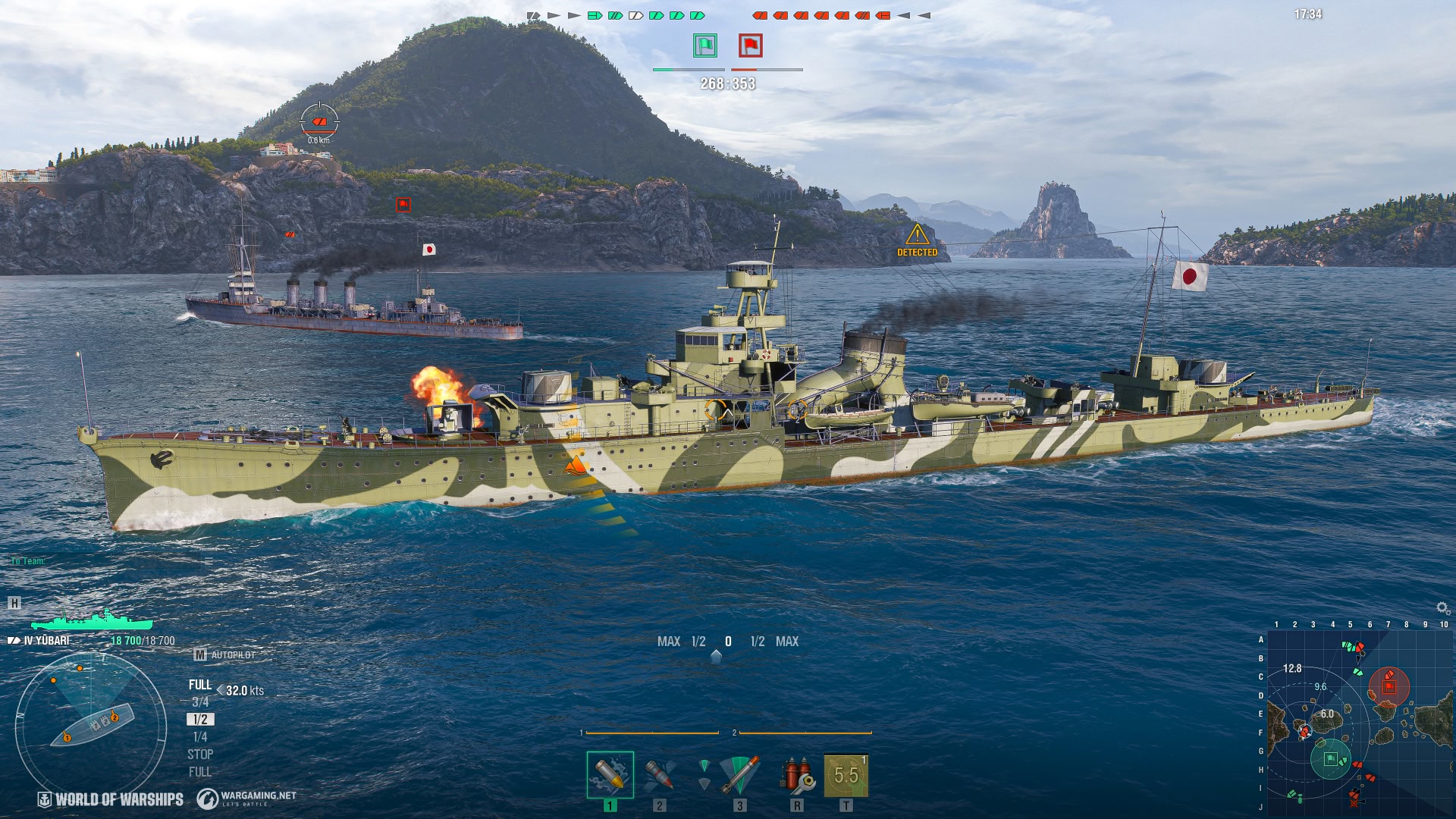Select the high explosive shell type
Image resolution: width=1456 pixels, height=819 pixels.
coord(610,774)
